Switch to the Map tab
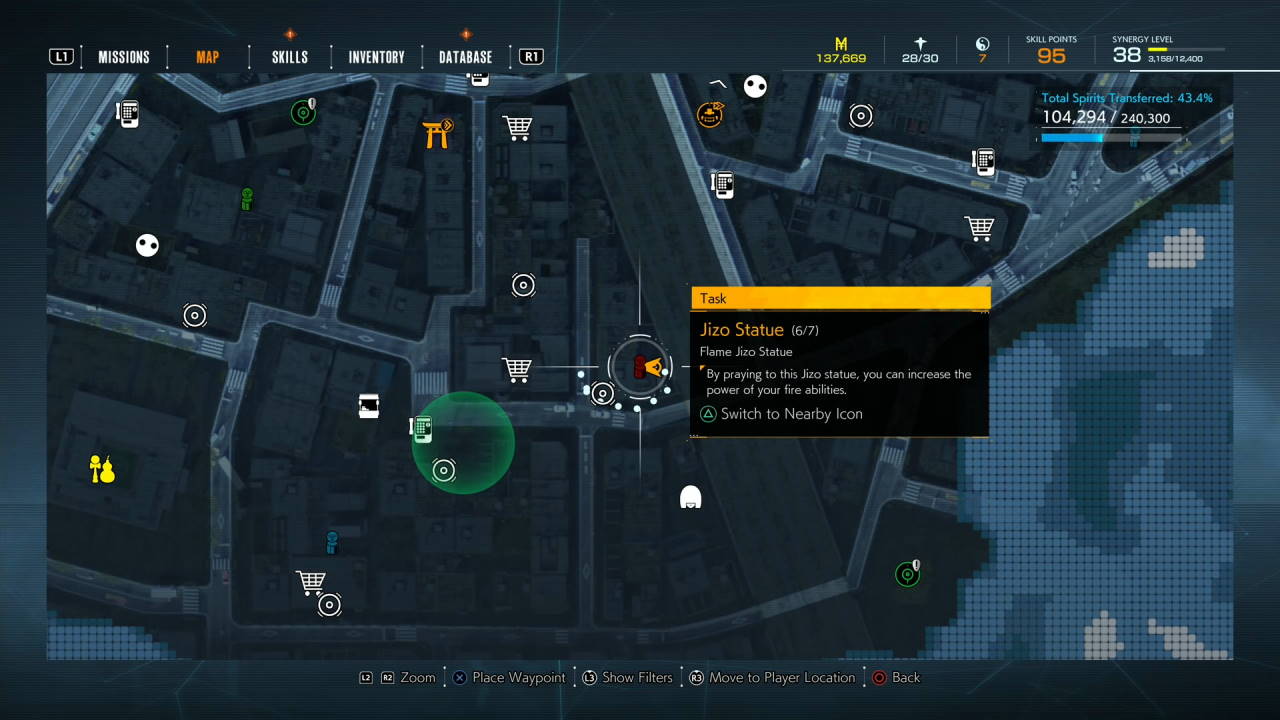 pos(207,57)
